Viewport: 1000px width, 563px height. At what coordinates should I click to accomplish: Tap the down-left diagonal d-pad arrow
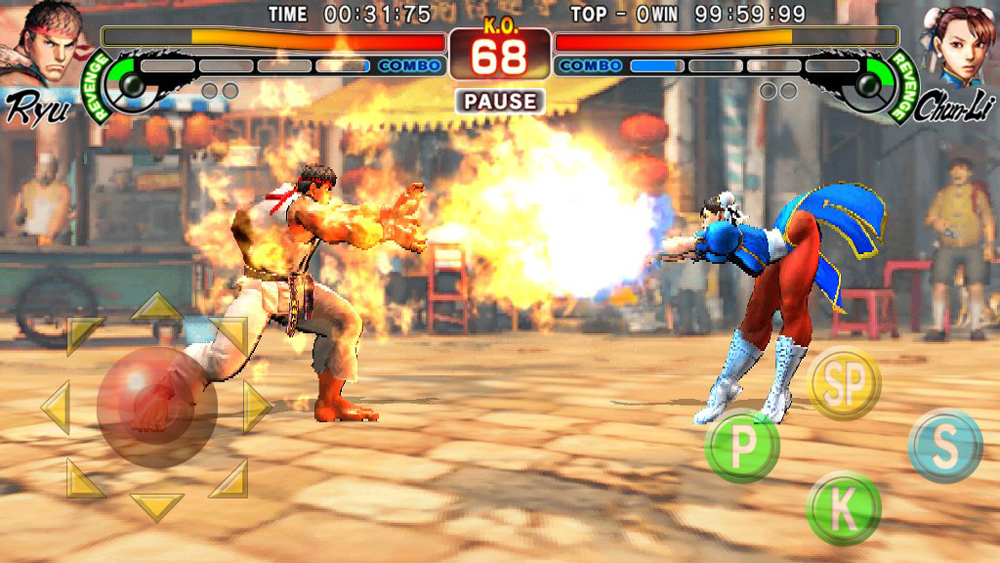coord(85,480)
